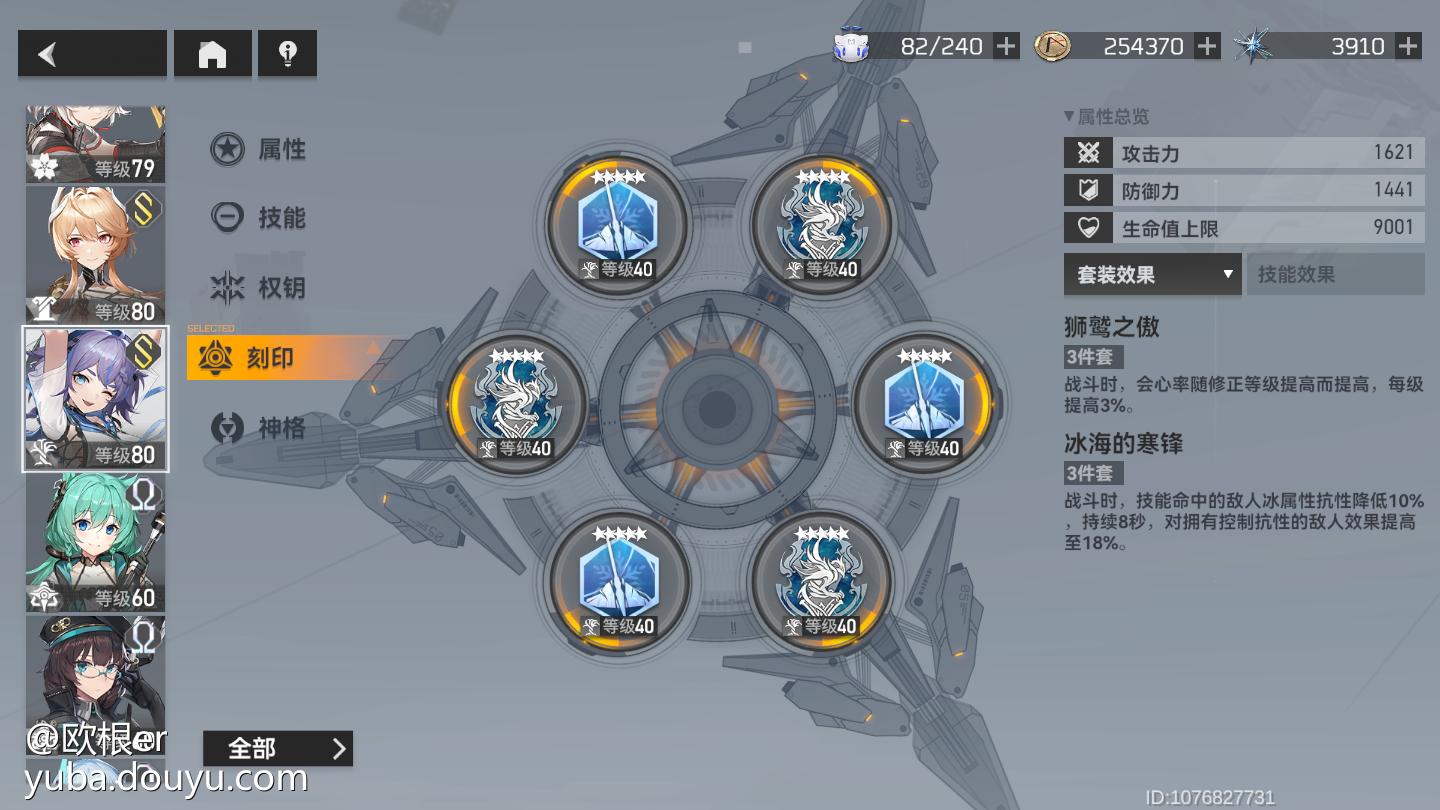Choose the level 79 character portrait

tap(95, 145)
